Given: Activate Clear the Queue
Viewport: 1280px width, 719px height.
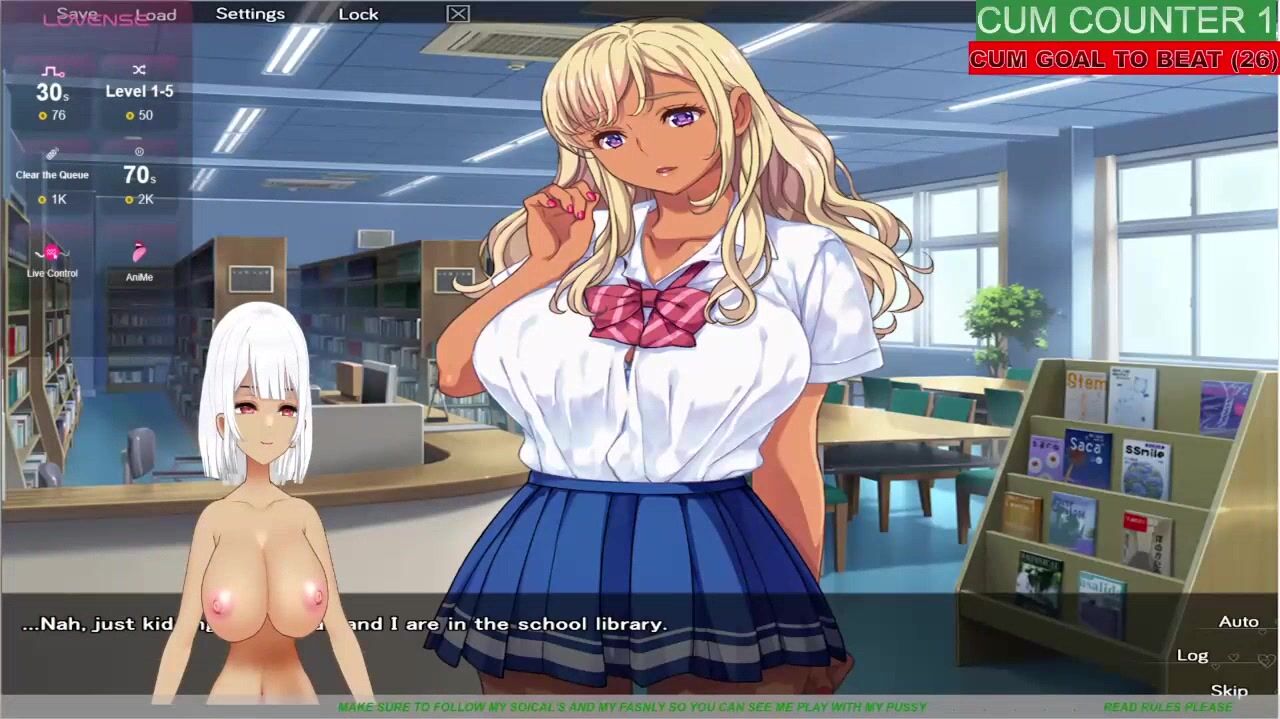Looking at the screenshot, I should pyautogui.click(x=52, y=175).
